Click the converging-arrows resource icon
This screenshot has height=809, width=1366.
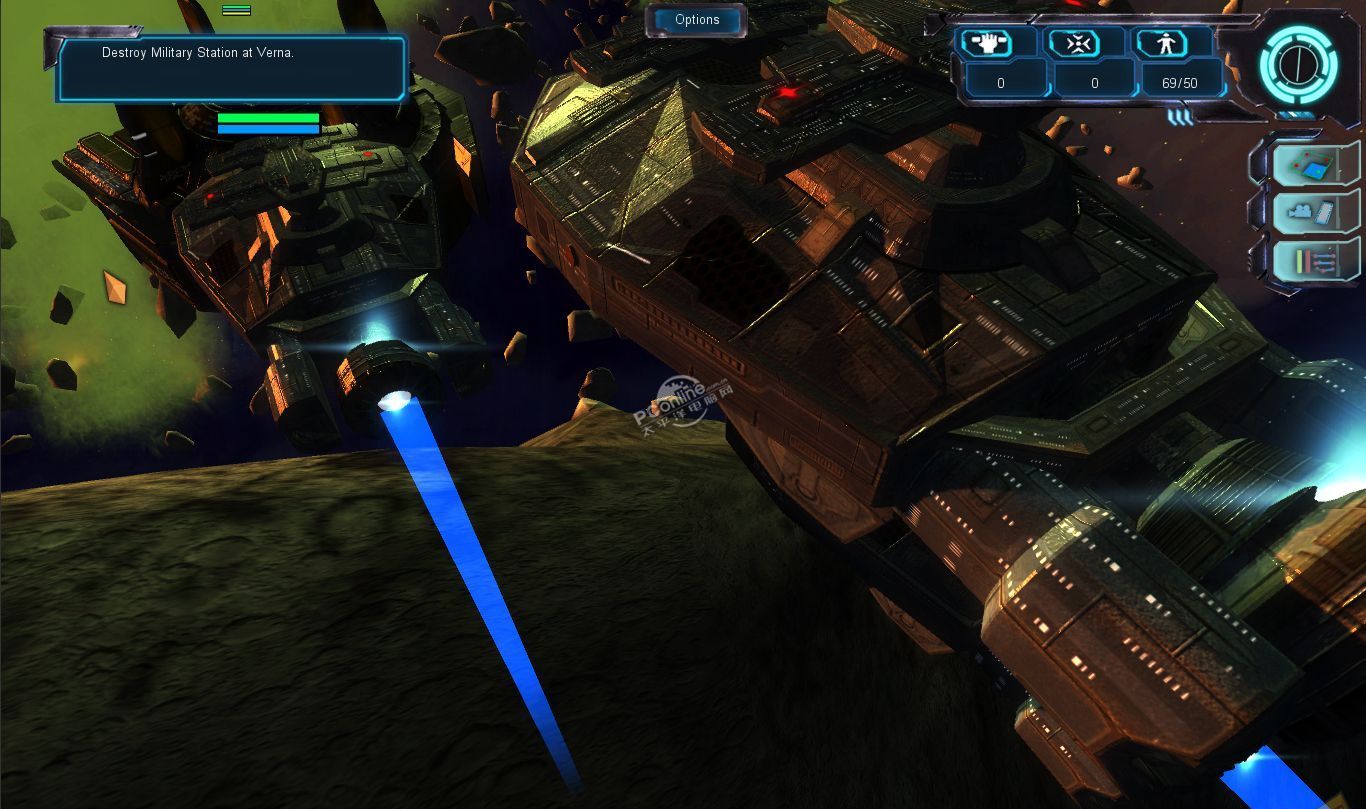[1081, 43]
